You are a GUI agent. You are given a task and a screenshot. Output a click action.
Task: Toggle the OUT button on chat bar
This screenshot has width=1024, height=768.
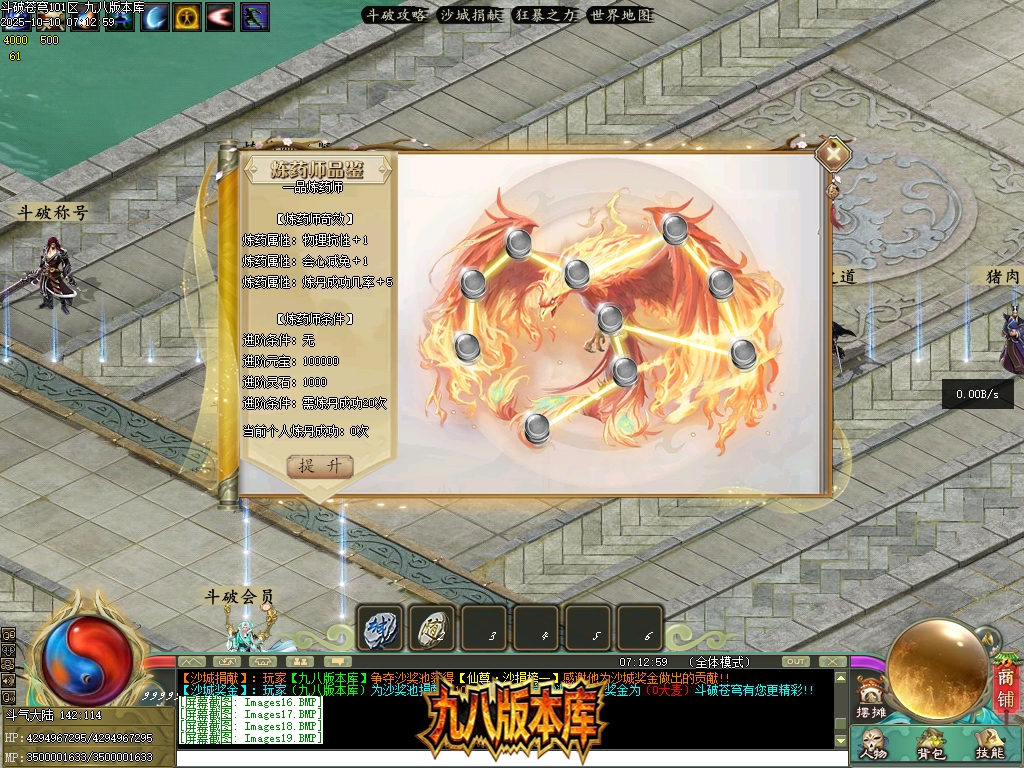(x=796, y=662)
